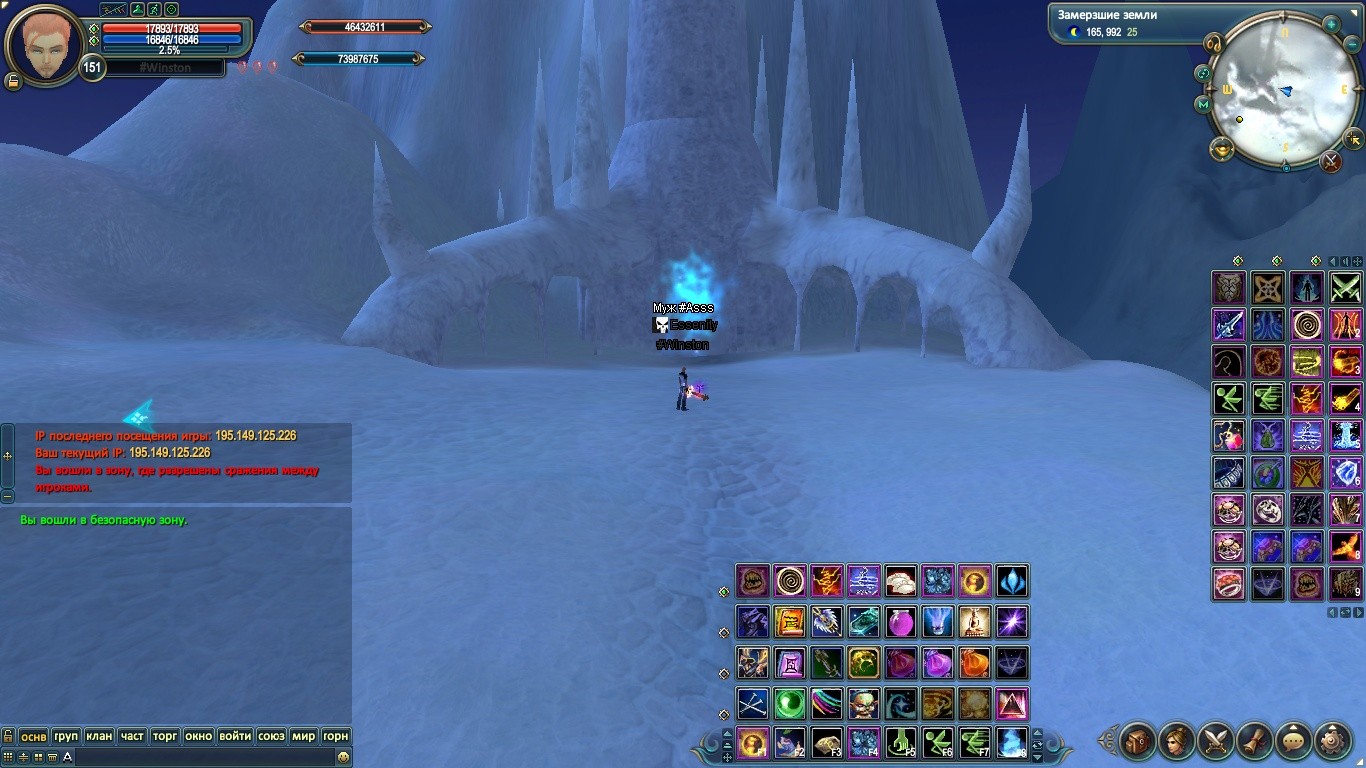Open the world map via M button
The image size is (1366, 768).
click(1203, 103)
